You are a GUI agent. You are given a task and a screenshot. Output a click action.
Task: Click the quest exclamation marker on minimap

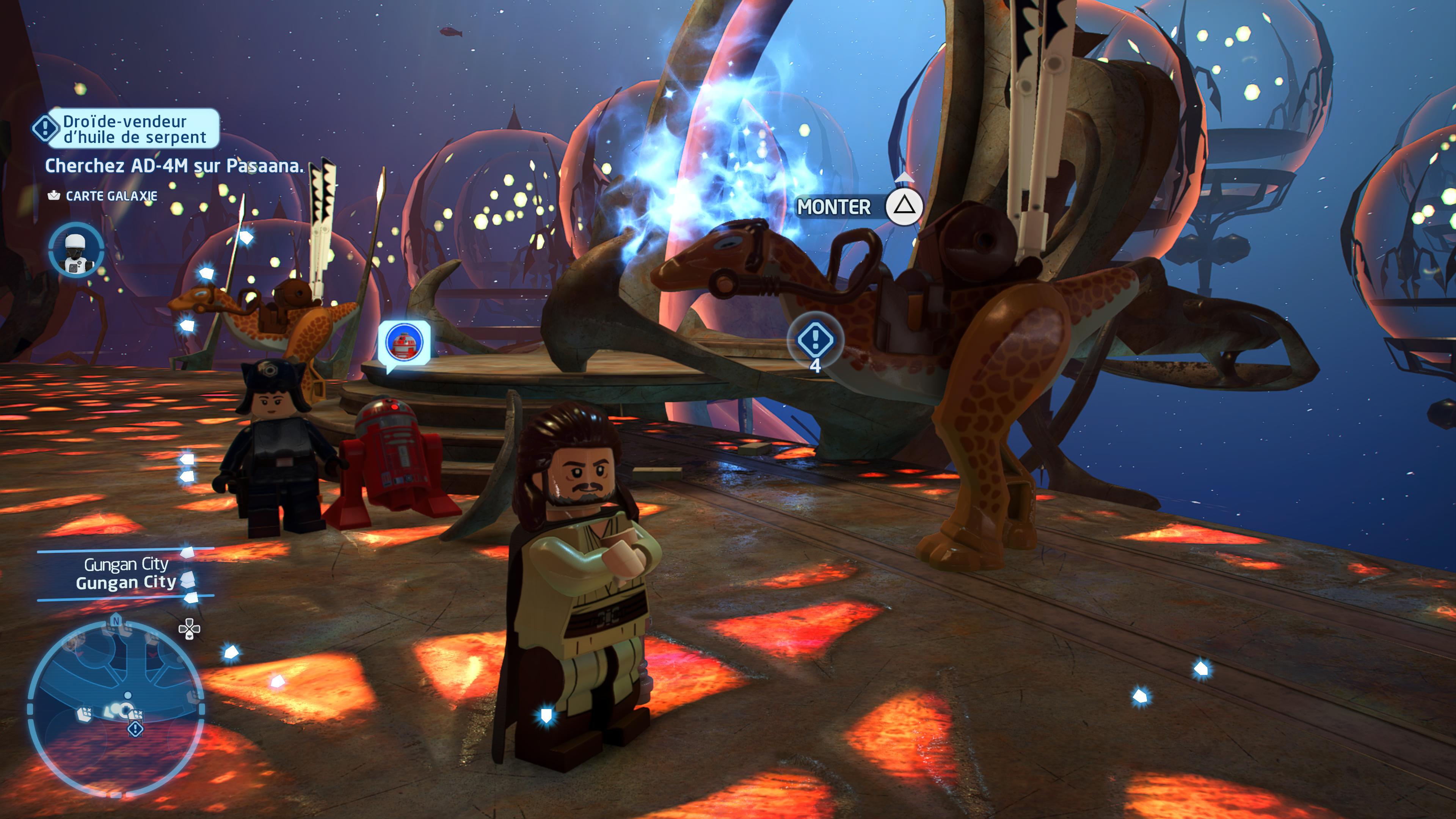point(136,729)
